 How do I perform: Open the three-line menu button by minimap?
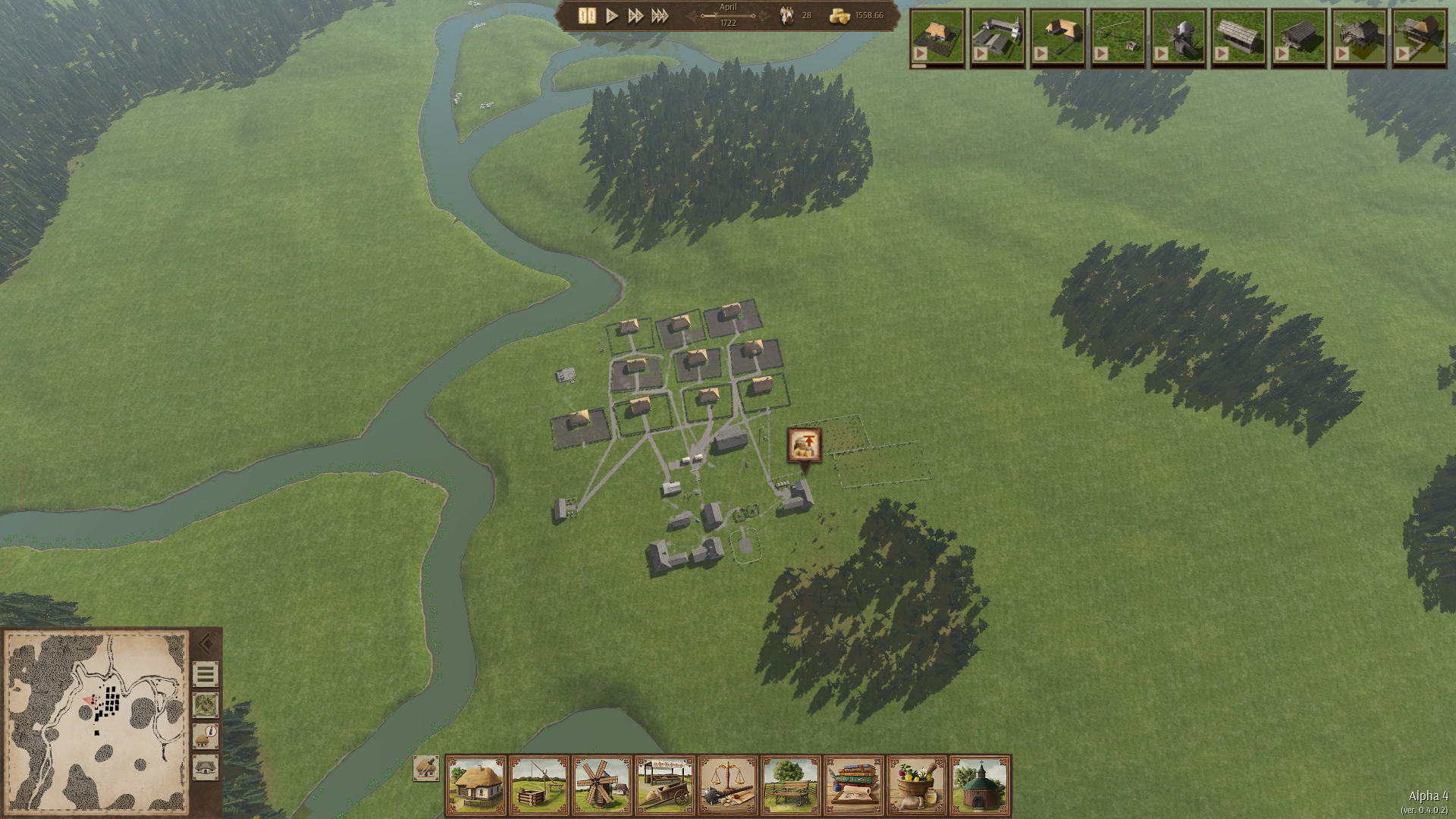click(205, 674)
